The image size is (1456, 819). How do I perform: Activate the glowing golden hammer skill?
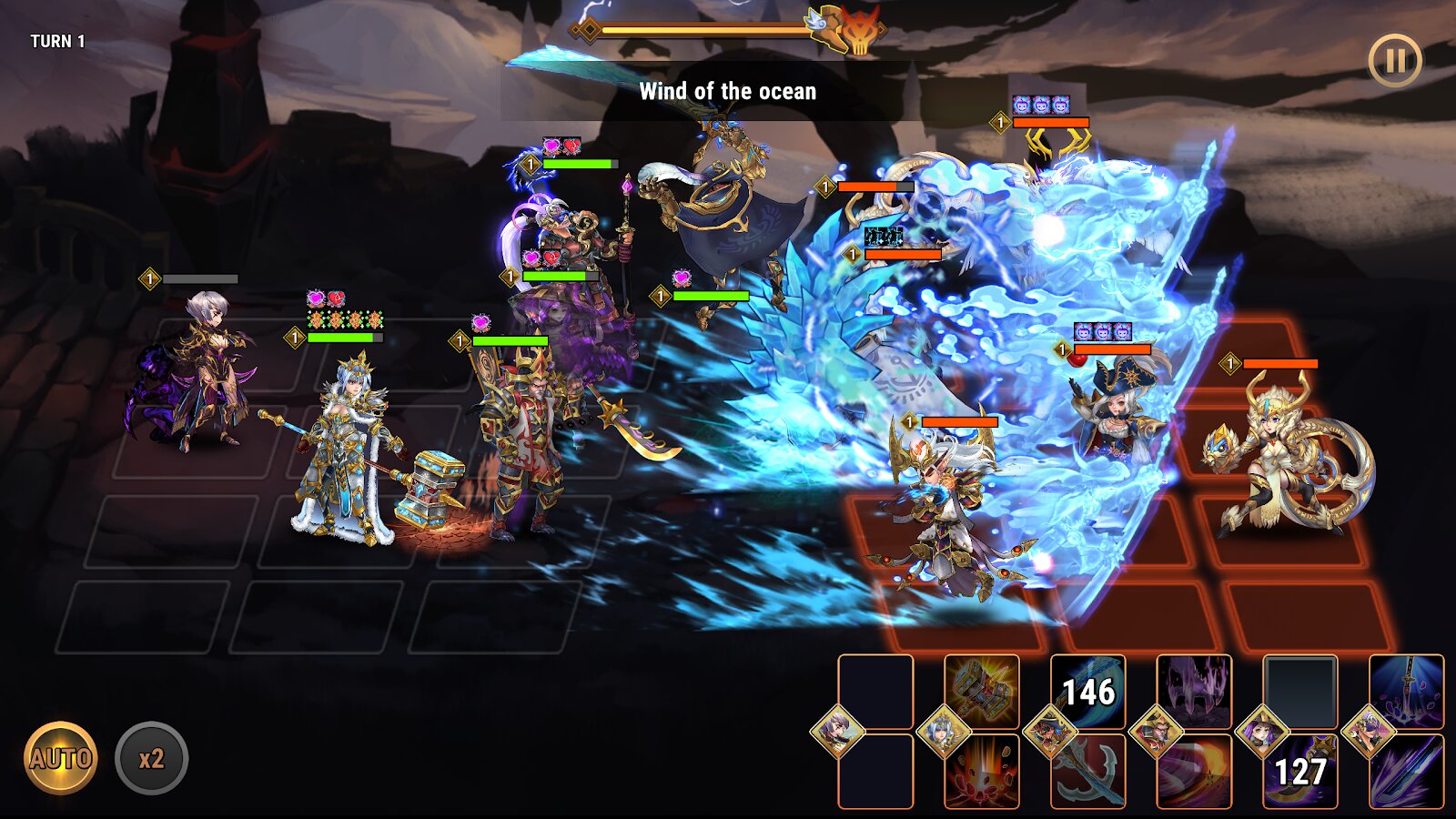coord(982,691)
